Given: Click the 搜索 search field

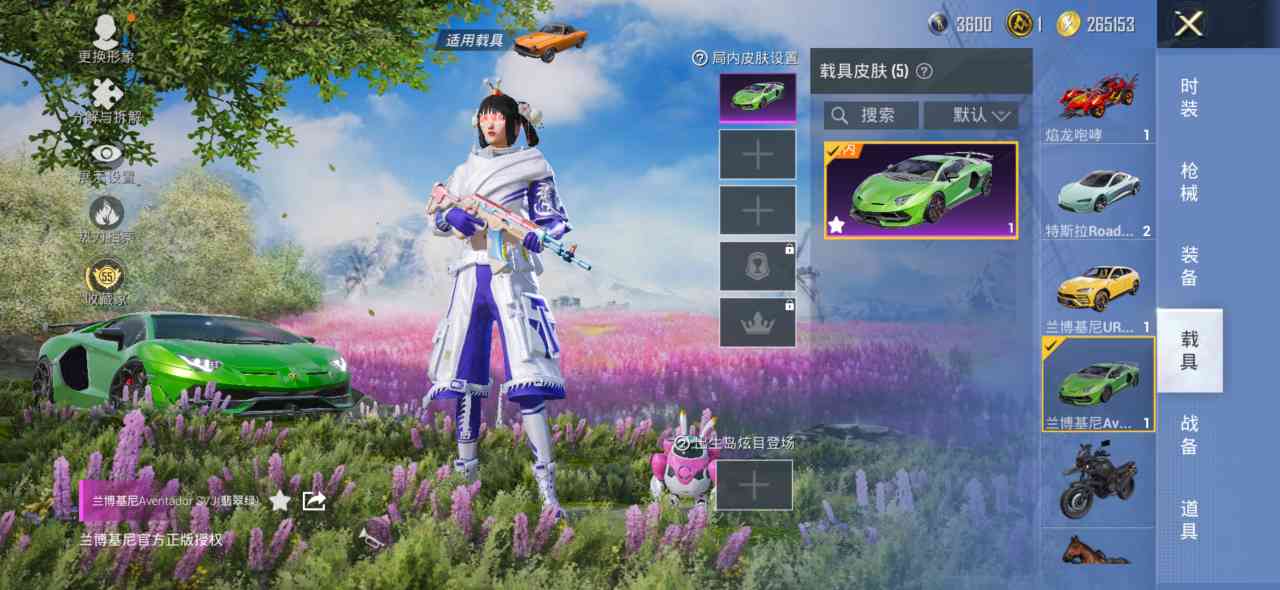Looking at the screenshot, I should click(x=871, y=115).
